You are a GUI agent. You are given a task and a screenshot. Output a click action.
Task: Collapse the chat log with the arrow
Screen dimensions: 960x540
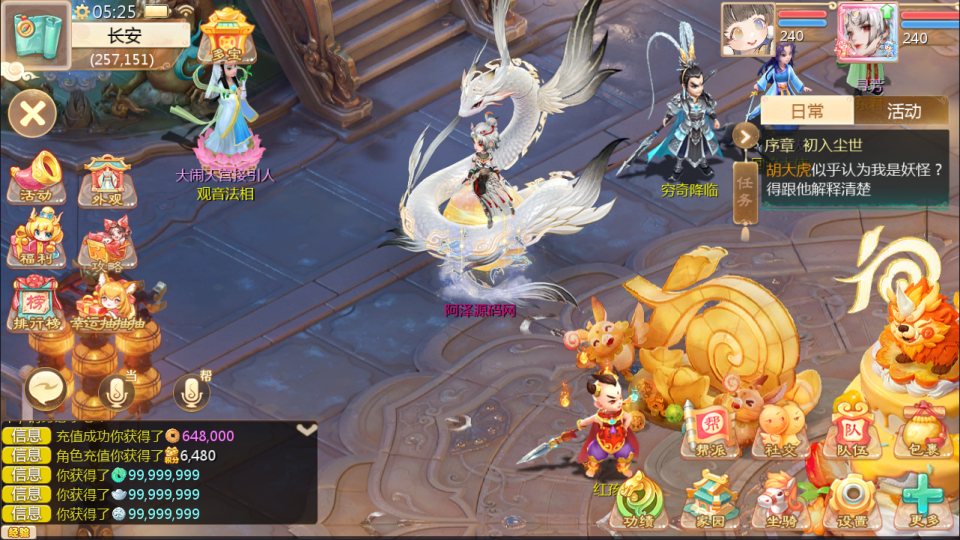click(x=307, y=430)
